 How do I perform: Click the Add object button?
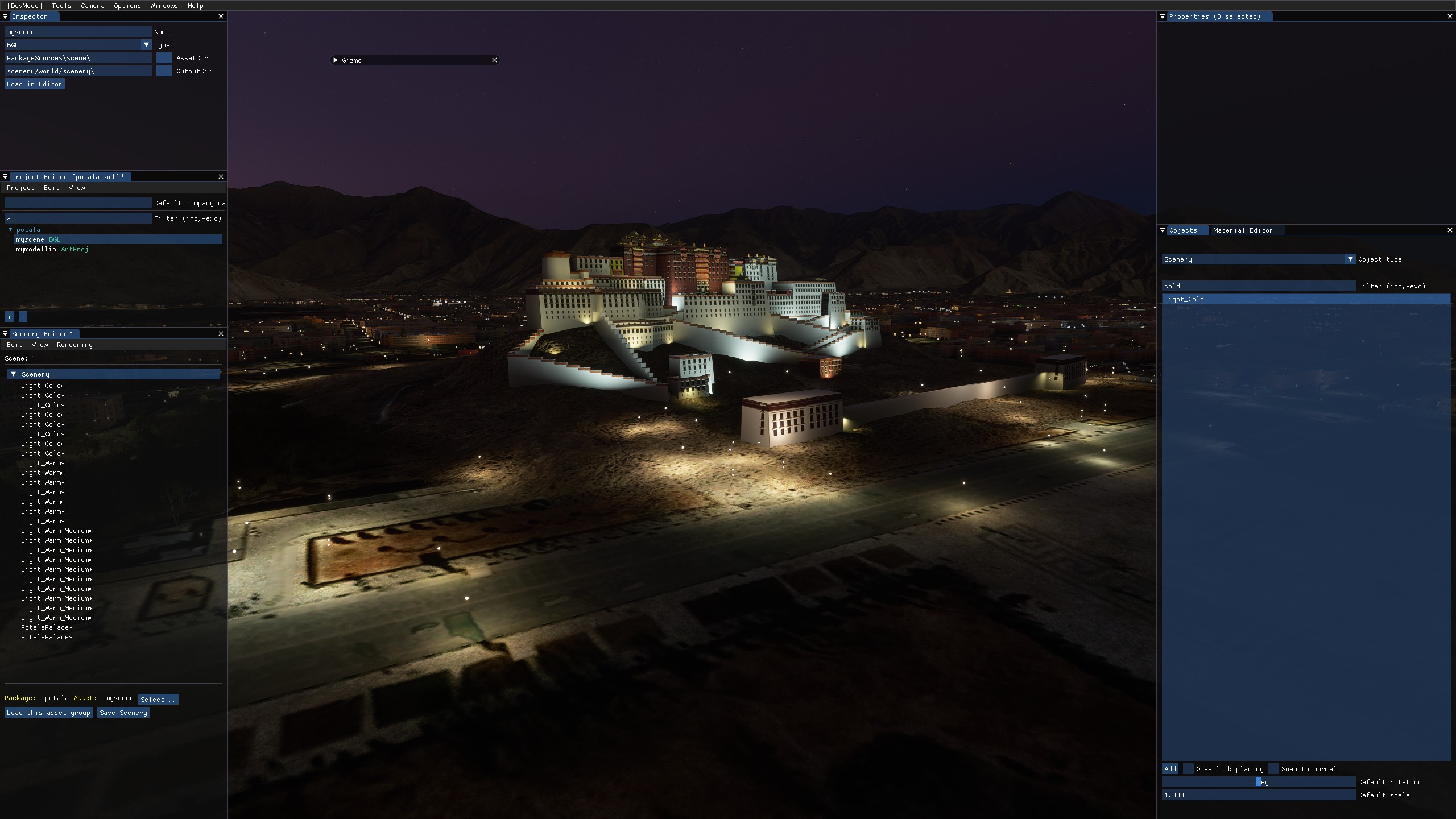[1170, 769]
